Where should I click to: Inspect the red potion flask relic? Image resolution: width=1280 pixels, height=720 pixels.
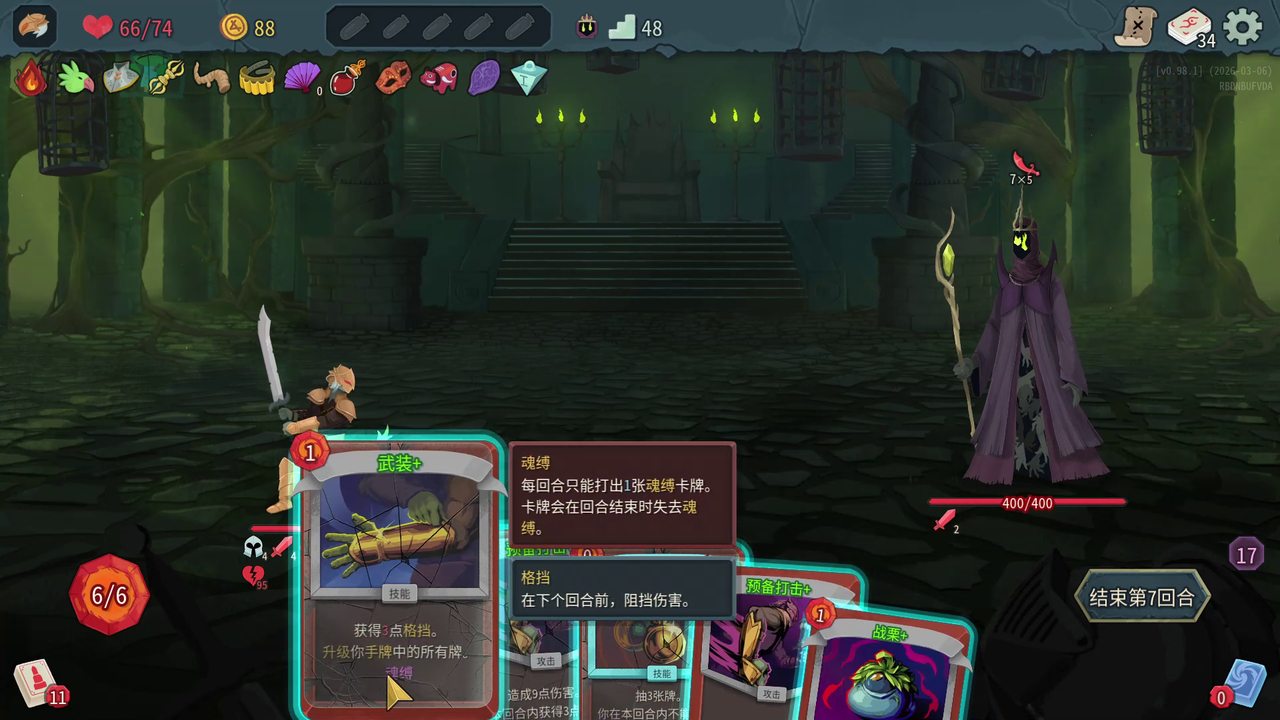point(347,78)
